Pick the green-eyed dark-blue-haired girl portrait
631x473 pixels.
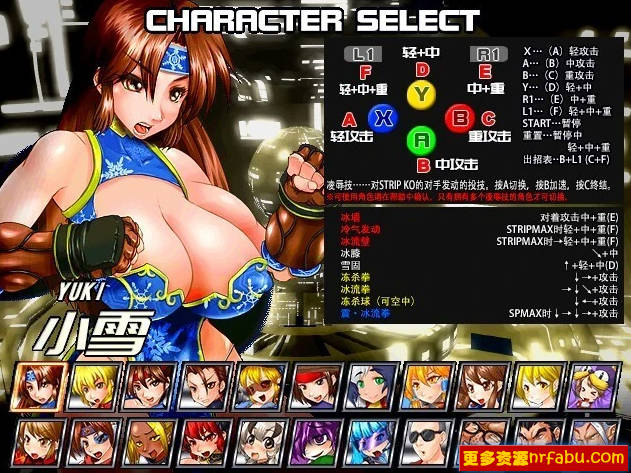click(370, 385)
